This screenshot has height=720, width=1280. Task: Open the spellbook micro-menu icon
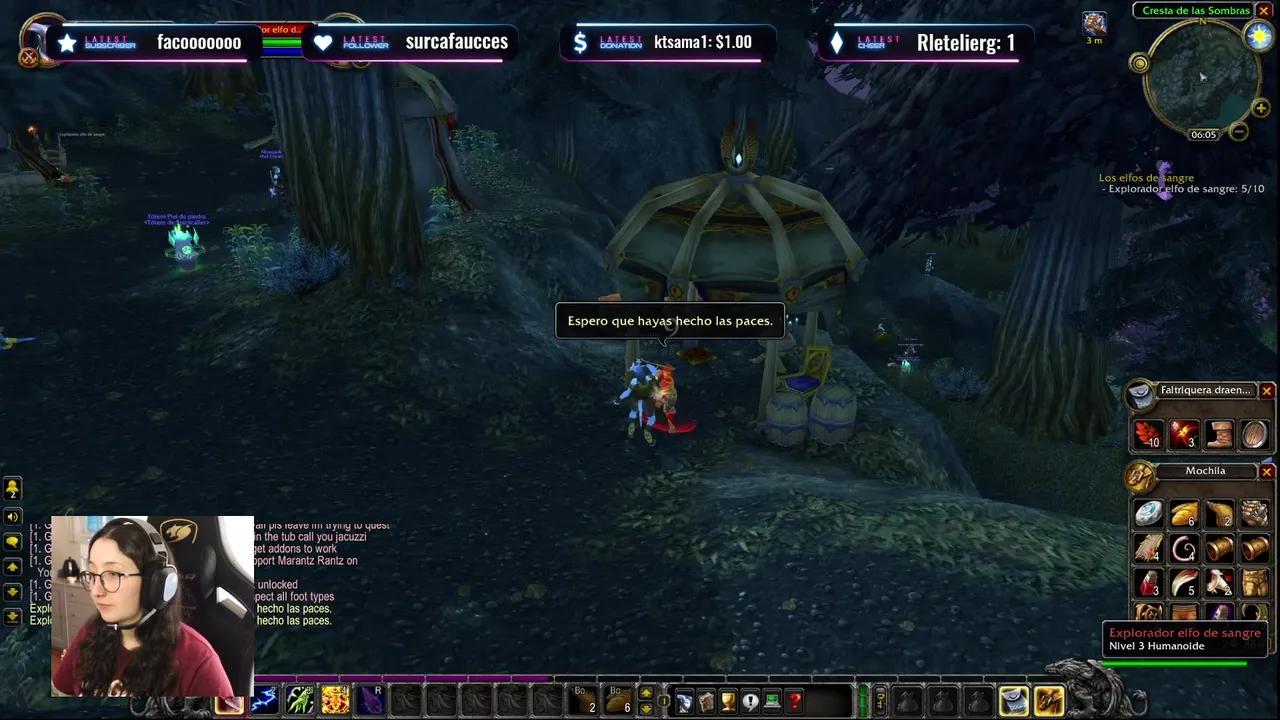pos(707,700)
